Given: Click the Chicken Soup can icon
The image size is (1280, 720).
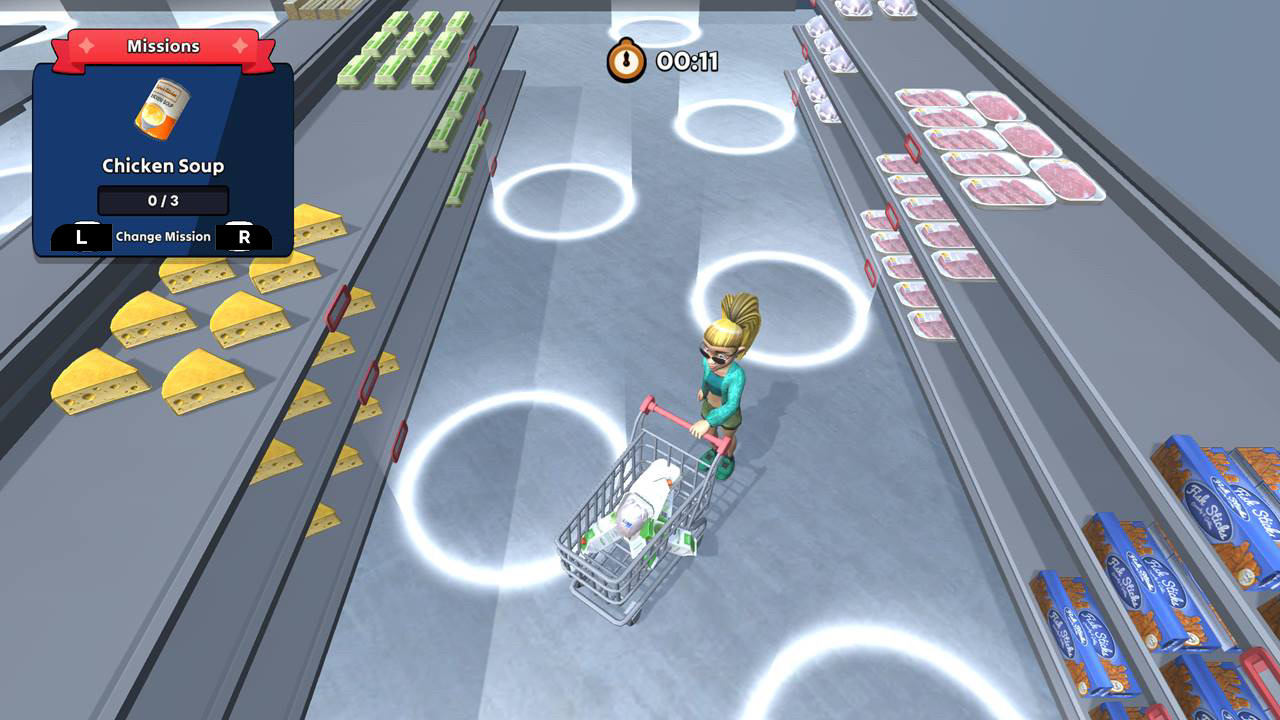Looking at the screenshot, I should (163, 110).
